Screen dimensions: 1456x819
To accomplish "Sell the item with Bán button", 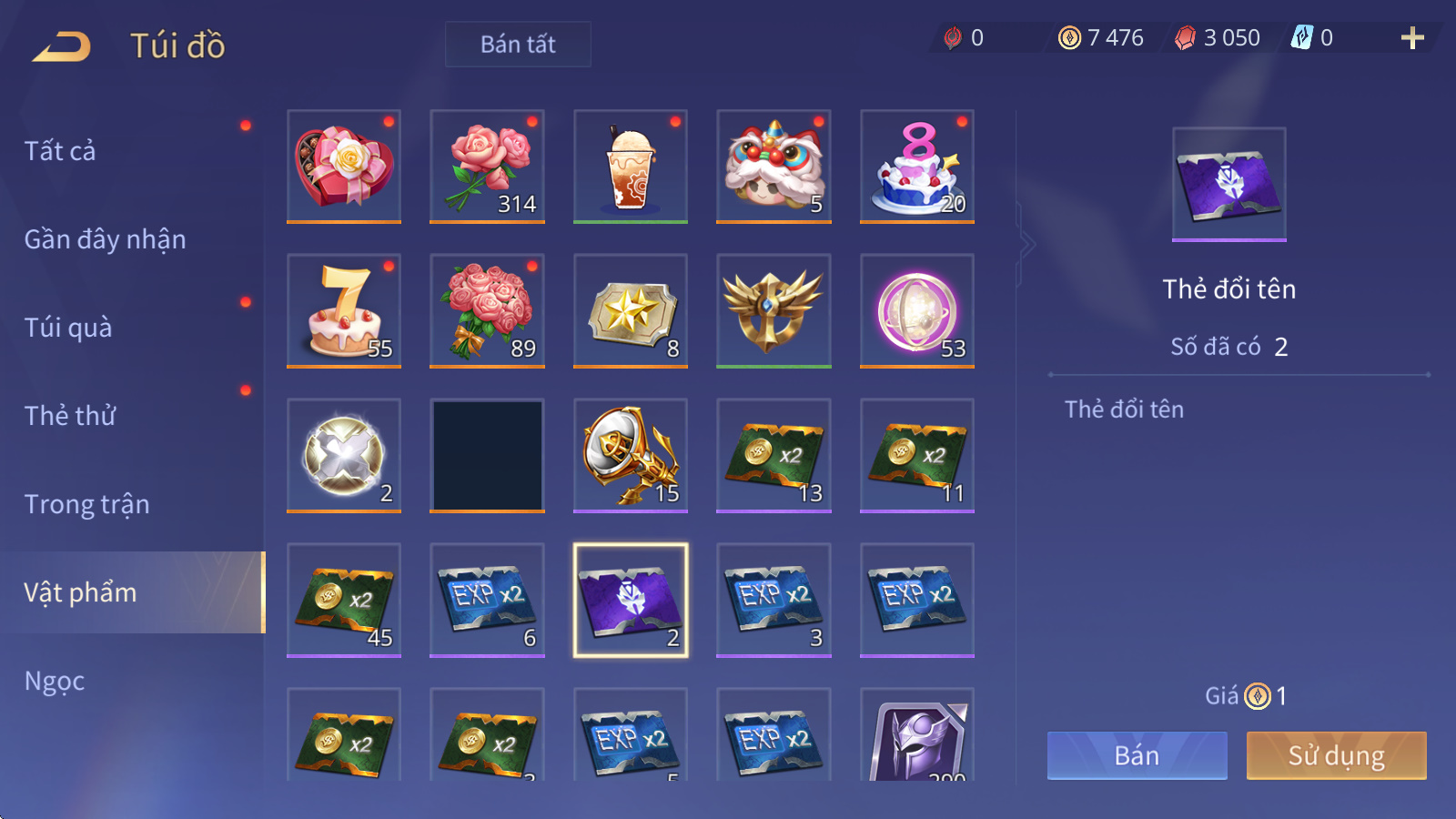I will click(1137, 755).
